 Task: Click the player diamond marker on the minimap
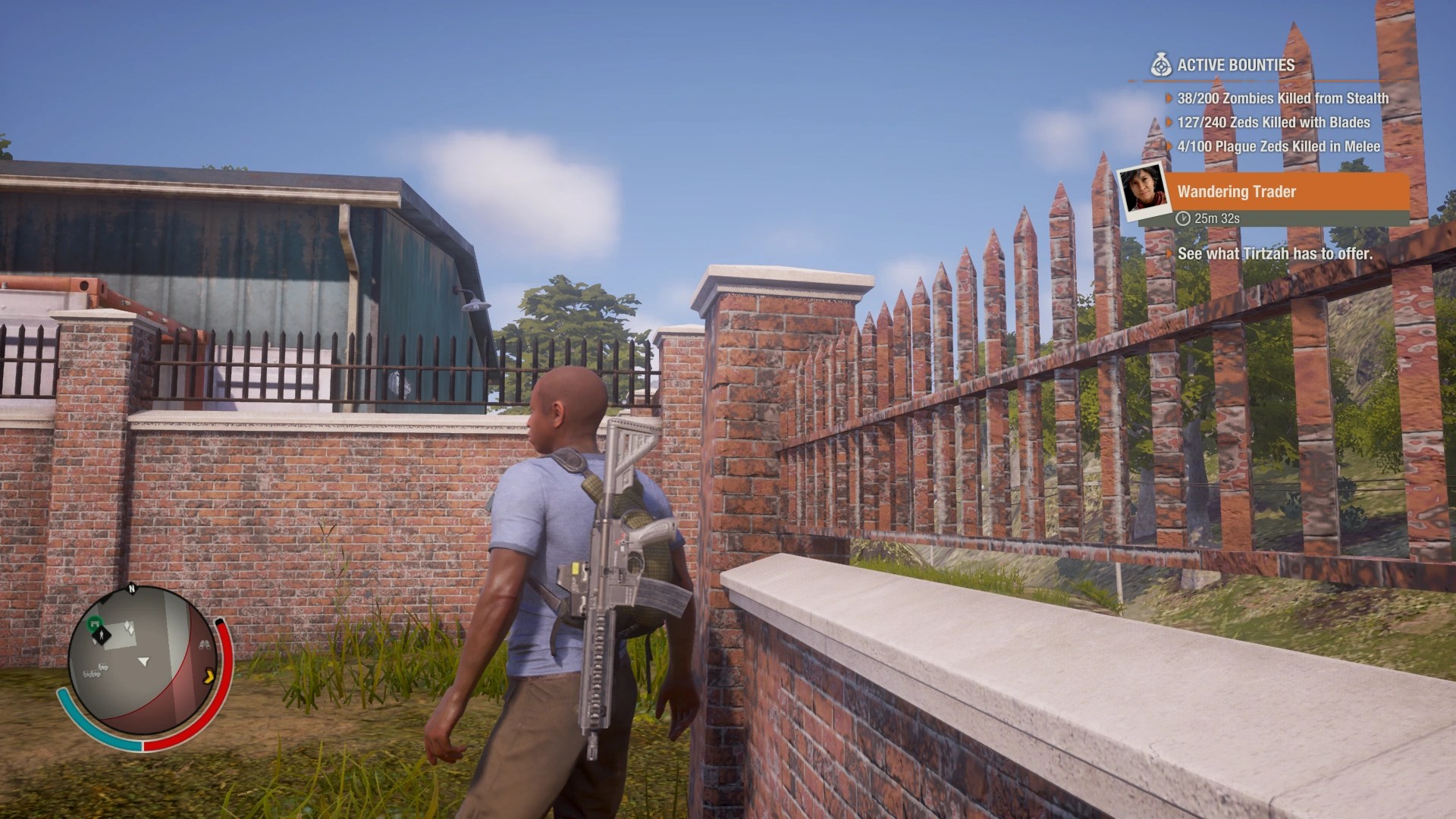pos(102,635)
